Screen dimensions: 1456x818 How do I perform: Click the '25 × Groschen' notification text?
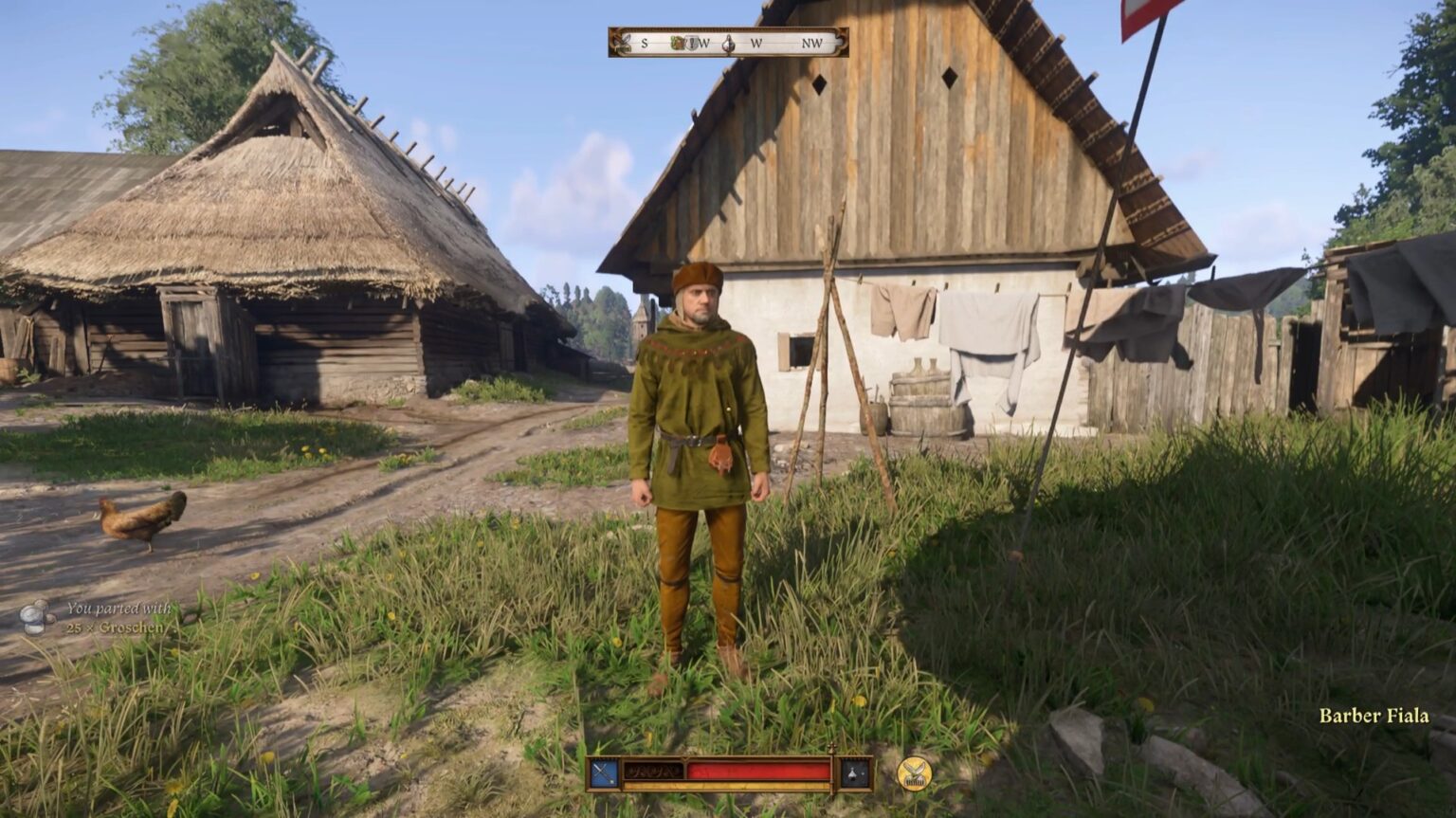[x=114, y=629]
